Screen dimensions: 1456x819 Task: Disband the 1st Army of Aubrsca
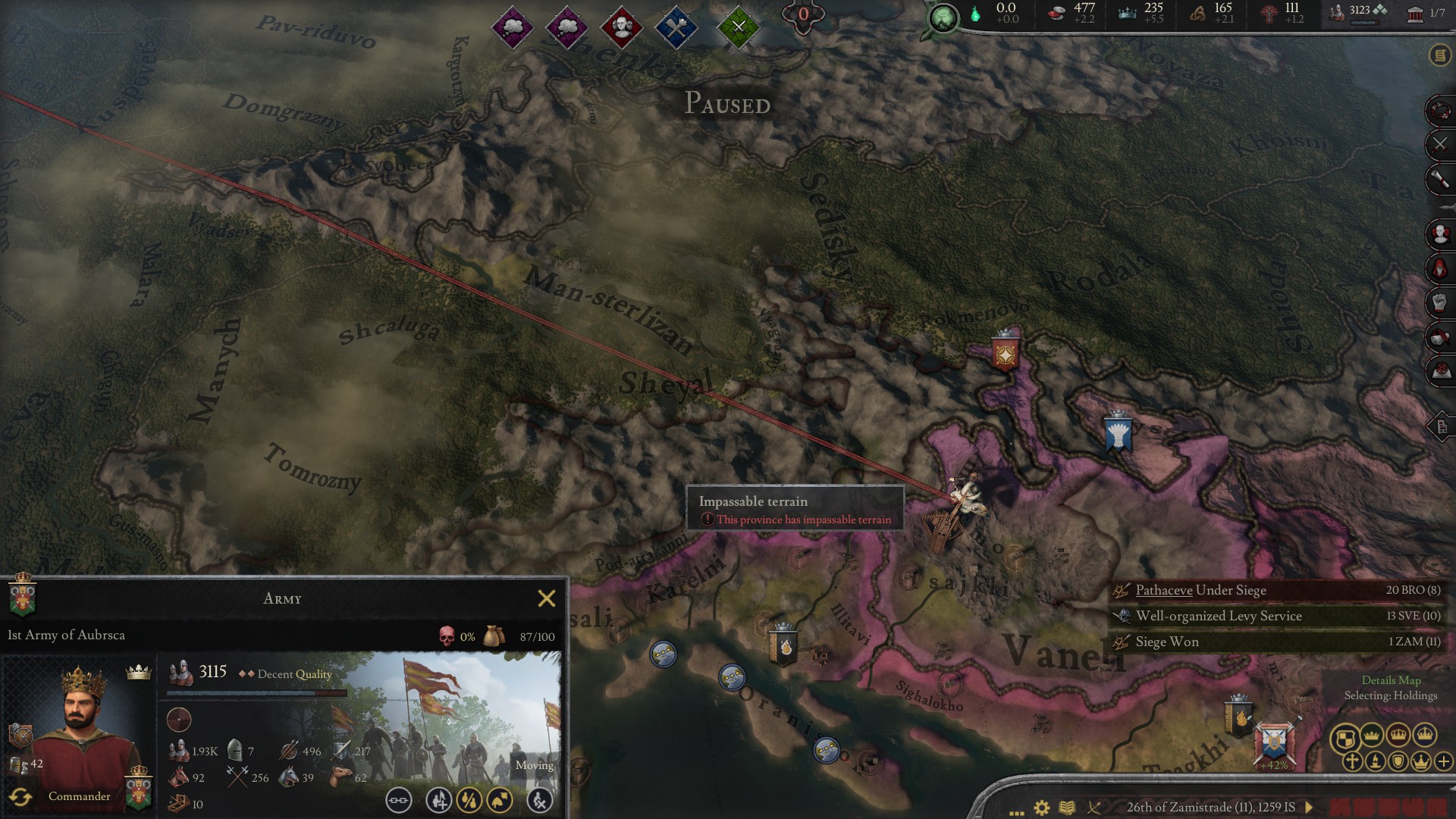[541, 801]
